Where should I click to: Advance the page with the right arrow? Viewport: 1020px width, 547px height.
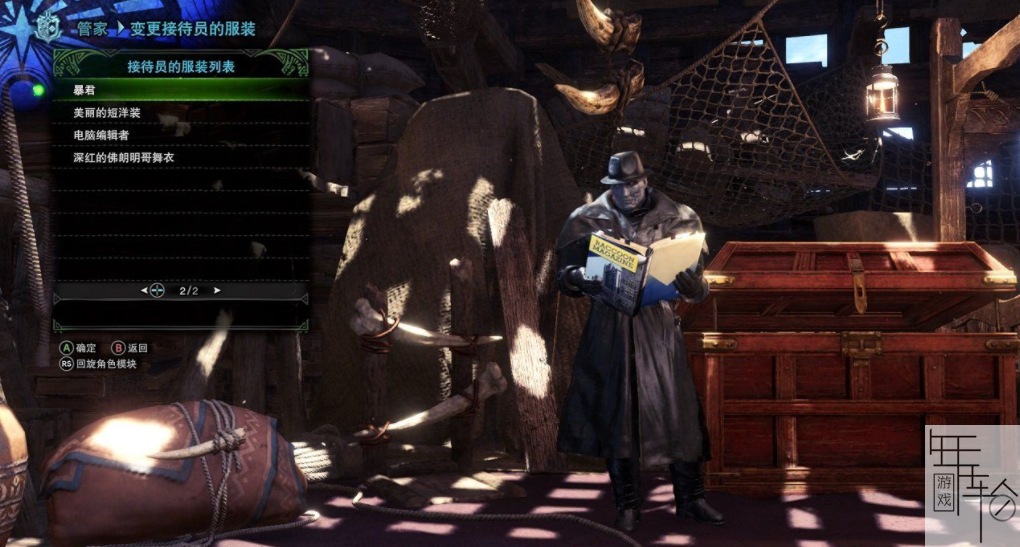[x=218, y=291]
